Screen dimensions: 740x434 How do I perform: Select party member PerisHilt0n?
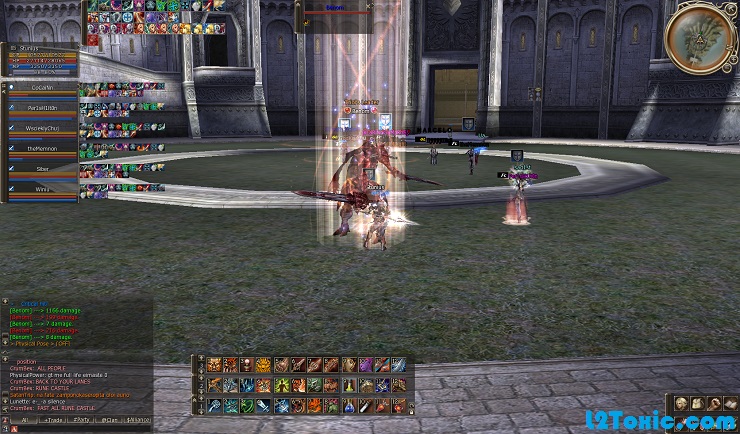coord(41,108)
